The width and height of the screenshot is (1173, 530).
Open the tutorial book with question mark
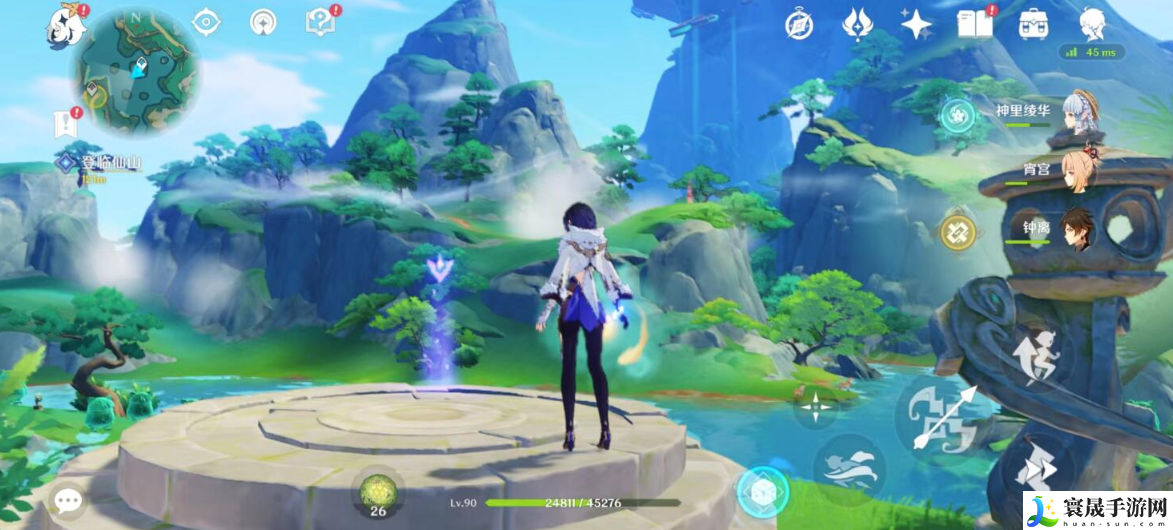[x=320, y=22]
